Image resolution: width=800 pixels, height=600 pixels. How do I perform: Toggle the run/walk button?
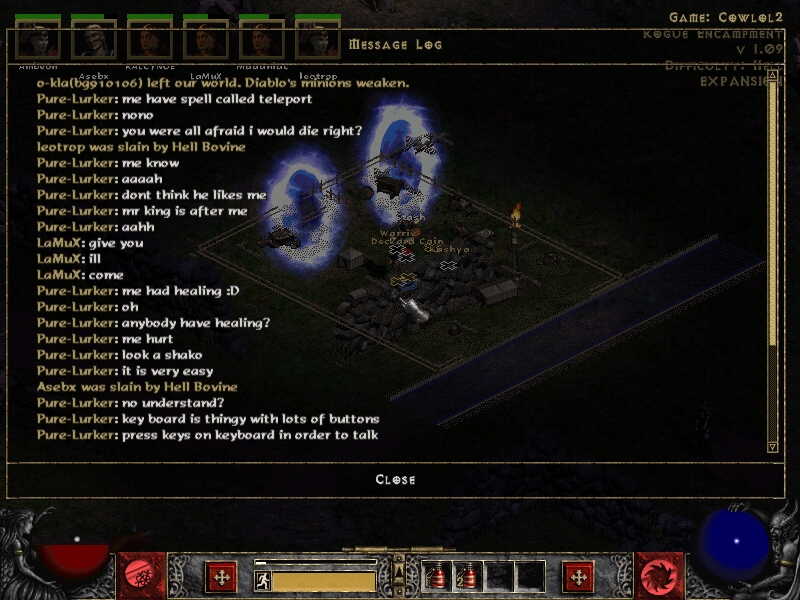(x=263, y=580)
